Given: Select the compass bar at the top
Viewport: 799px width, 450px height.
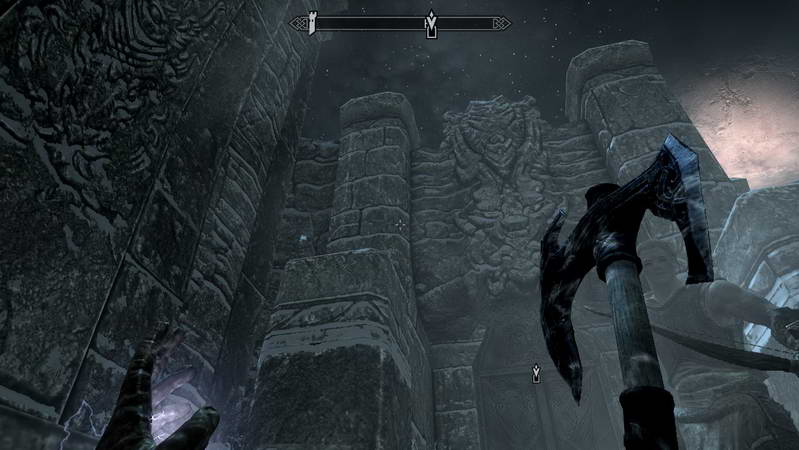Looking at the screenshot, I should point(400,23).
